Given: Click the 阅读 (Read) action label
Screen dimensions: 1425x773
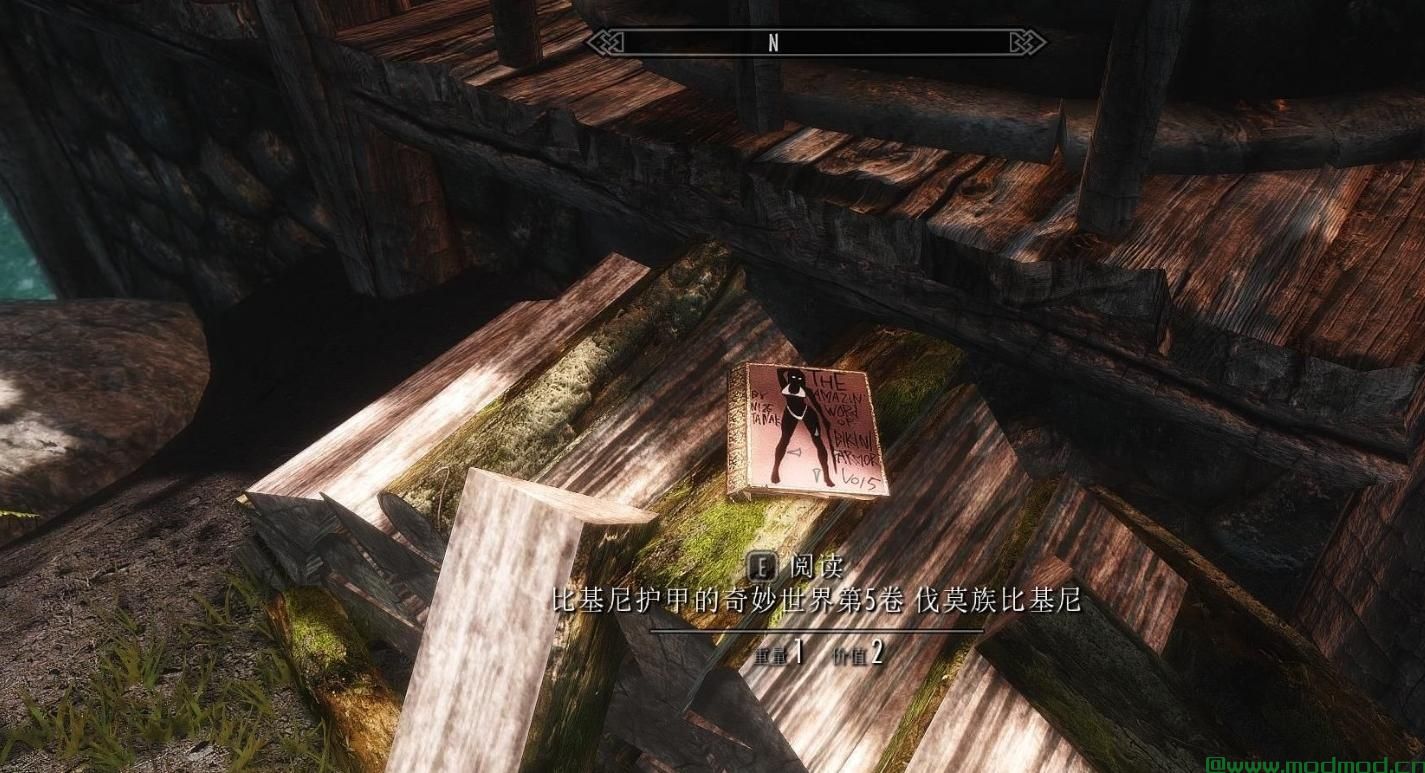Looking at the screenshot, I should pyautogui.click(x=818, y=566).
